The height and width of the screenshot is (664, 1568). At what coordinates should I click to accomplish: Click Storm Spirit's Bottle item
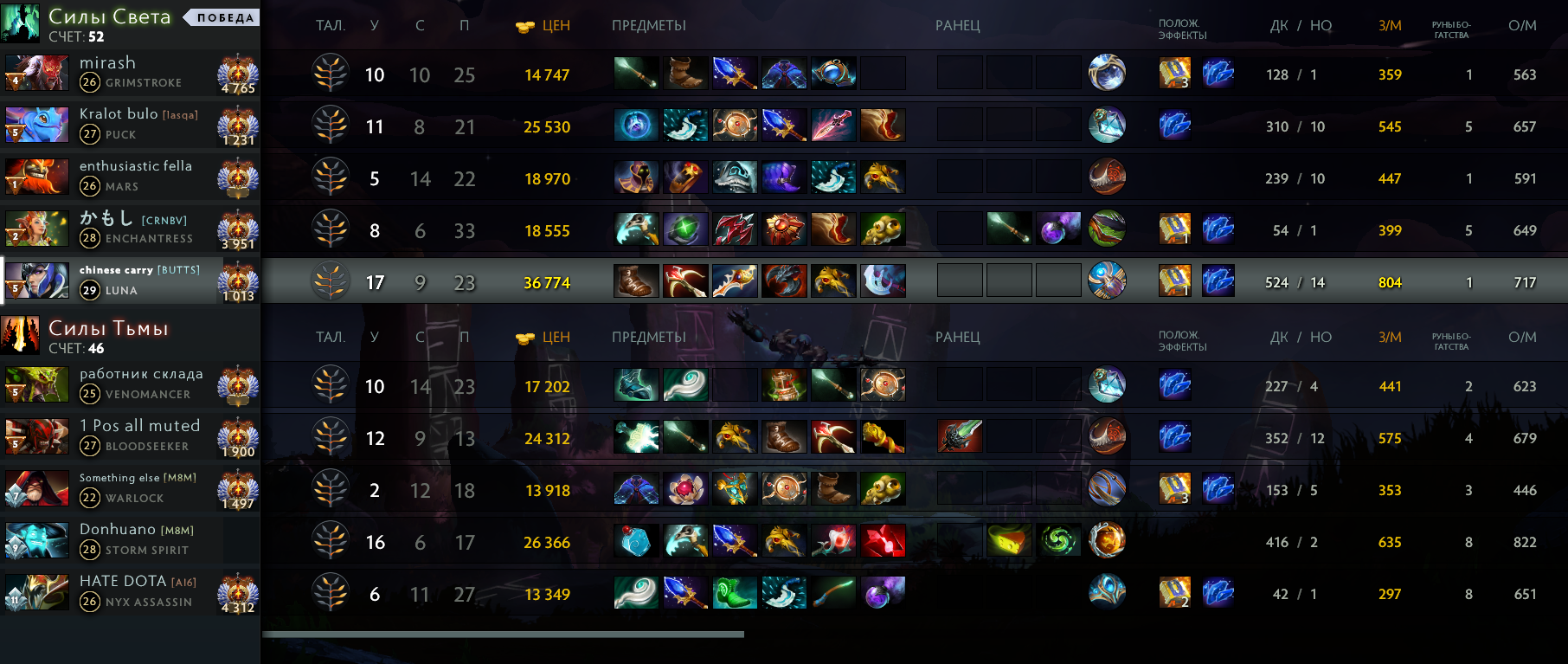[x=636, y=542]
